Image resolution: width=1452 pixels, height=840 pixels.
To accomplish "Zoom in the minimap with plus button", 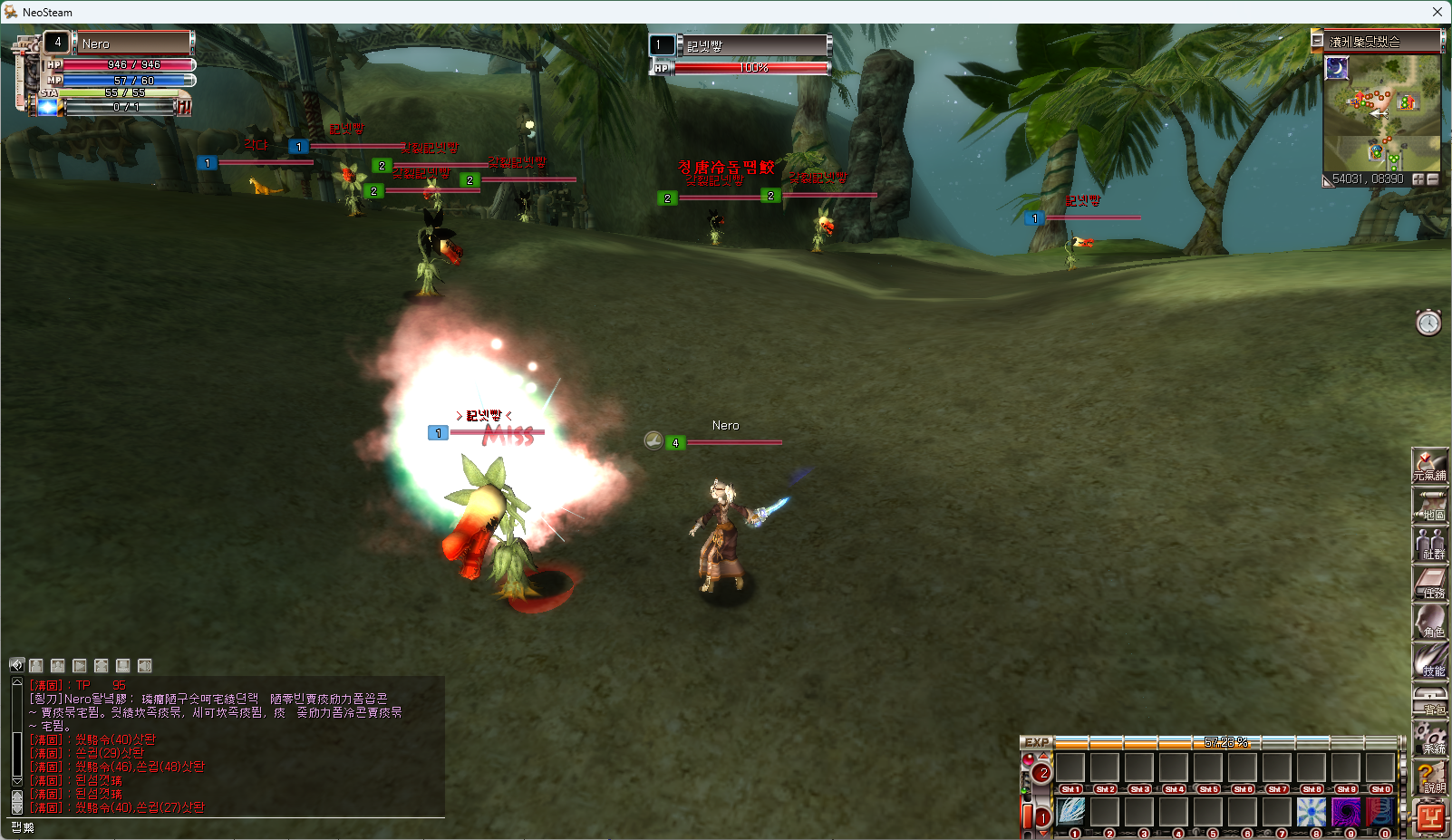I will [1418, 179].
